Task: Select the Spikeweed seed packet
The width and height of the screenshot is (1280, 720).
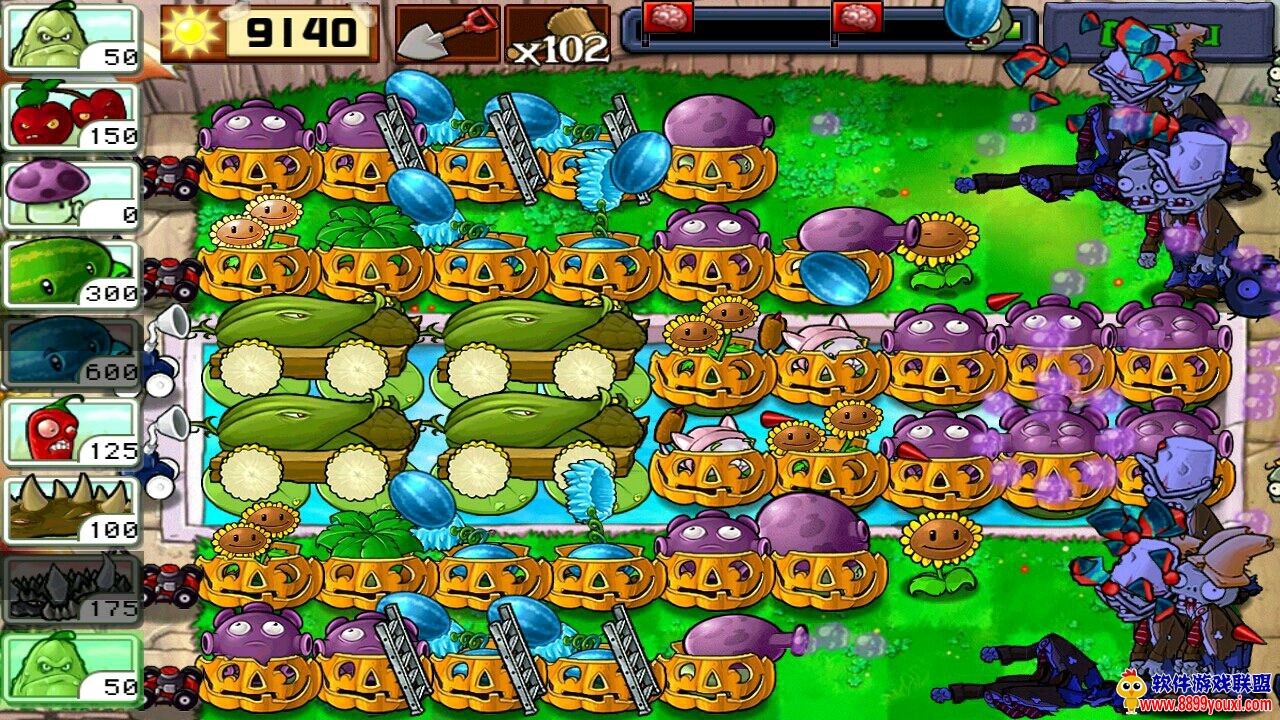Action: (72, 509)
